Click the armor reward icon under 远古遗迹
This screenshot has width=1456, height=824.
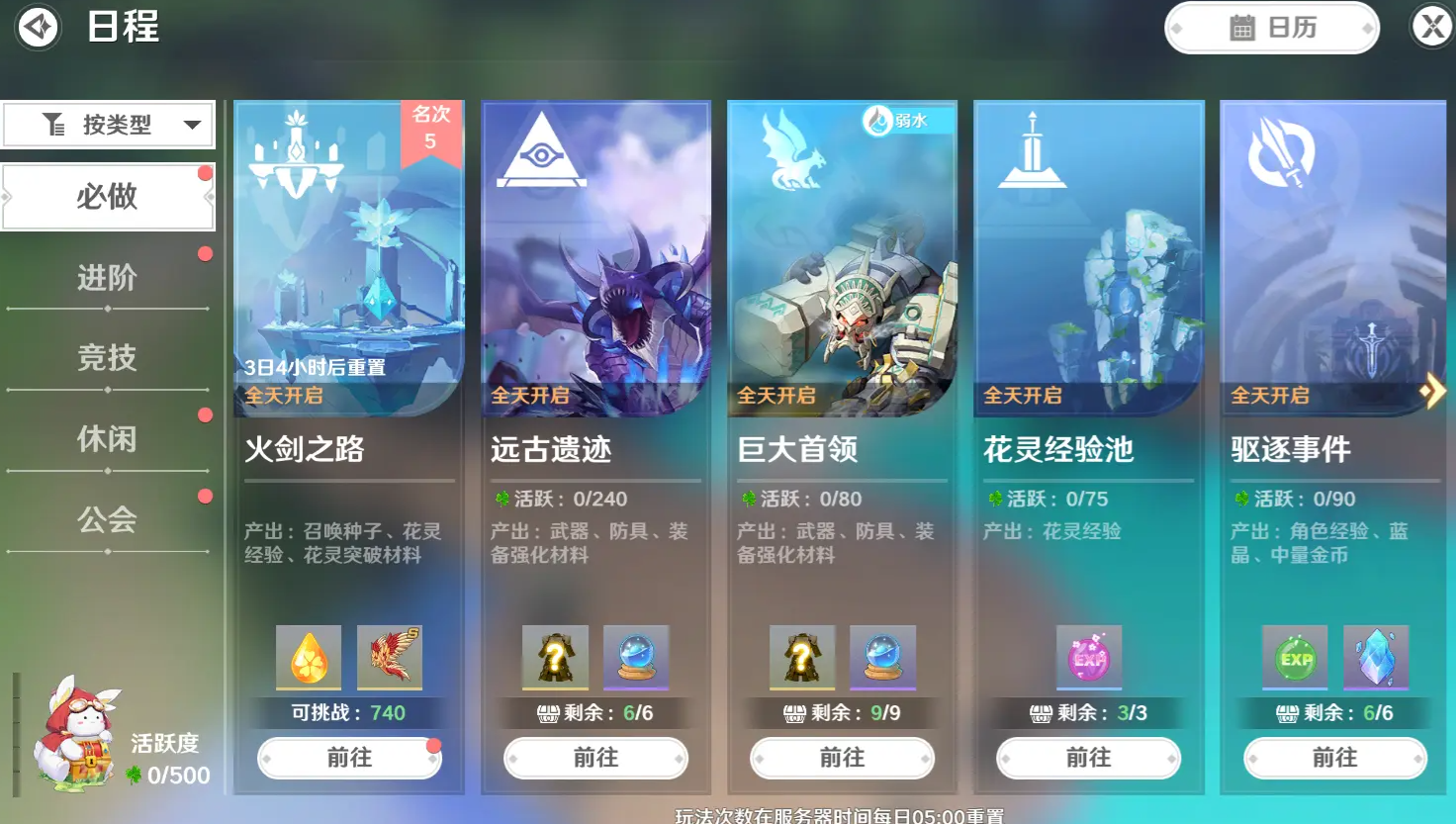pyautogui.click(x=556, y=657)
